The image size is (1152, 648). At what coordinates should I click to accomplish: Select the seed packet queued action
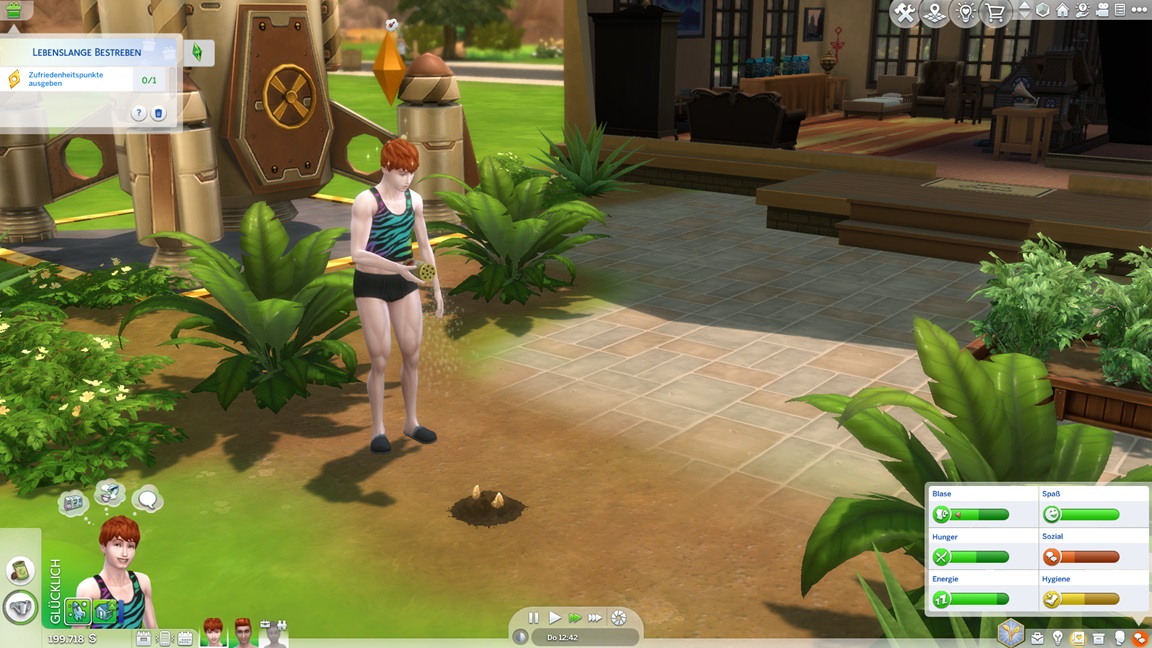pyautogui.click(x=21, y=570)
